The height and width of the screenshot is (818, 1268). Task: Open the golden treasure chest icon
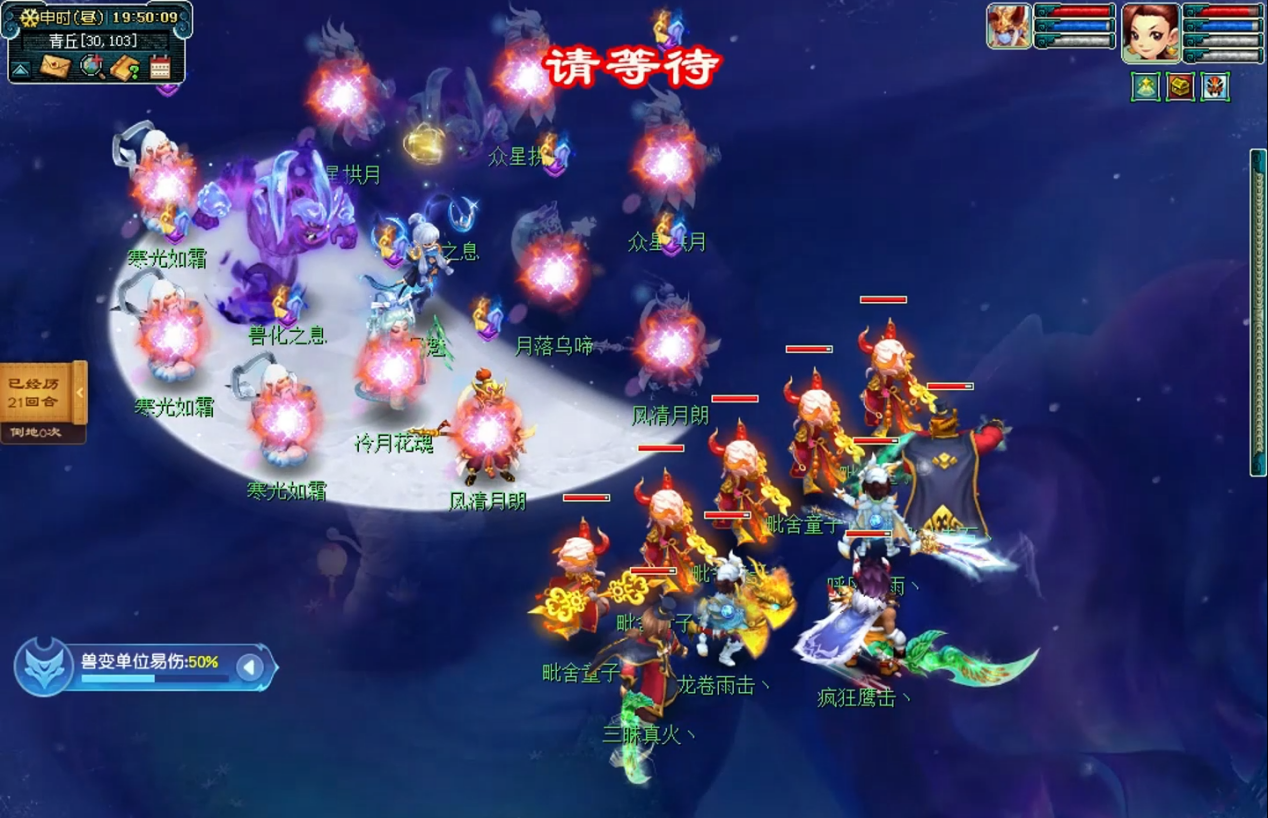(x=1180, y=87)
